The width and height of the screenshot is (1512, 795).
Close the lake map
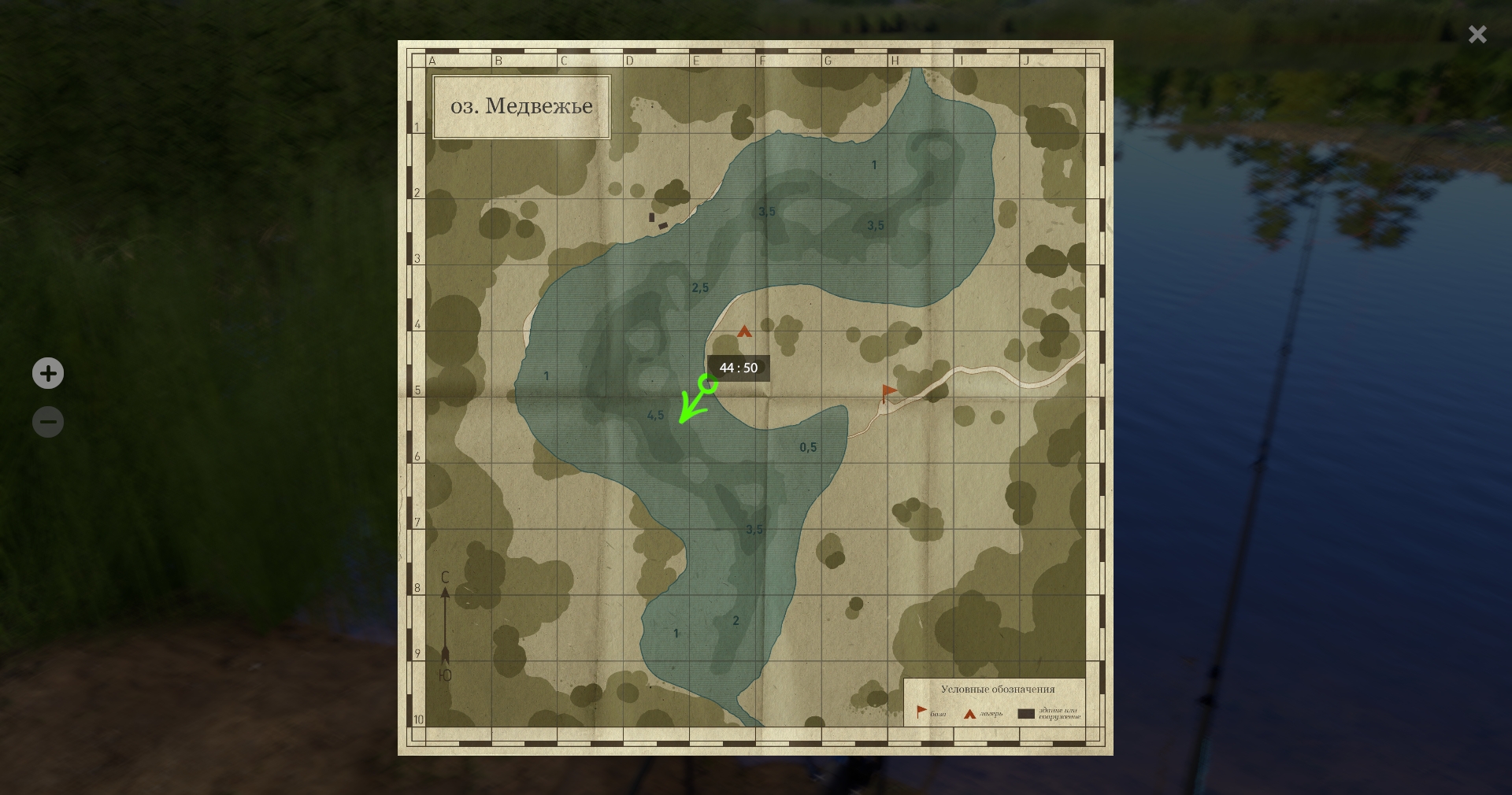pos(1477,35)
